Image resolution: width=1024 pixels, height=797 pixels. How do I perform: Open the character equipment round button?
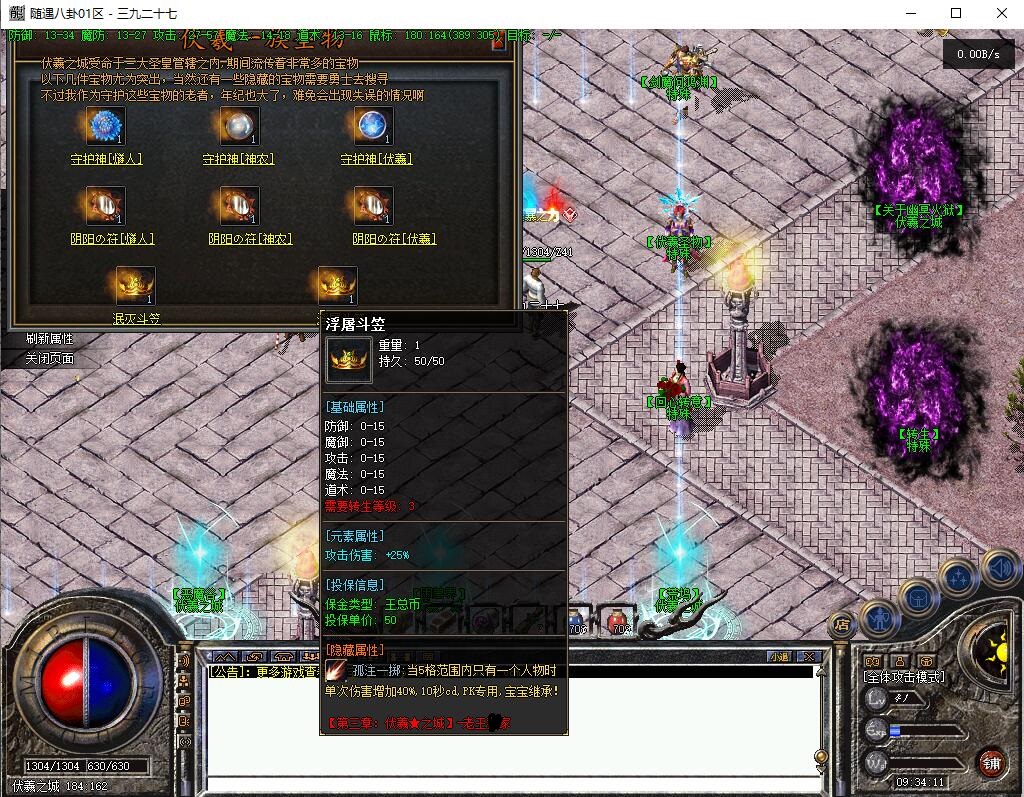[880, 617]
